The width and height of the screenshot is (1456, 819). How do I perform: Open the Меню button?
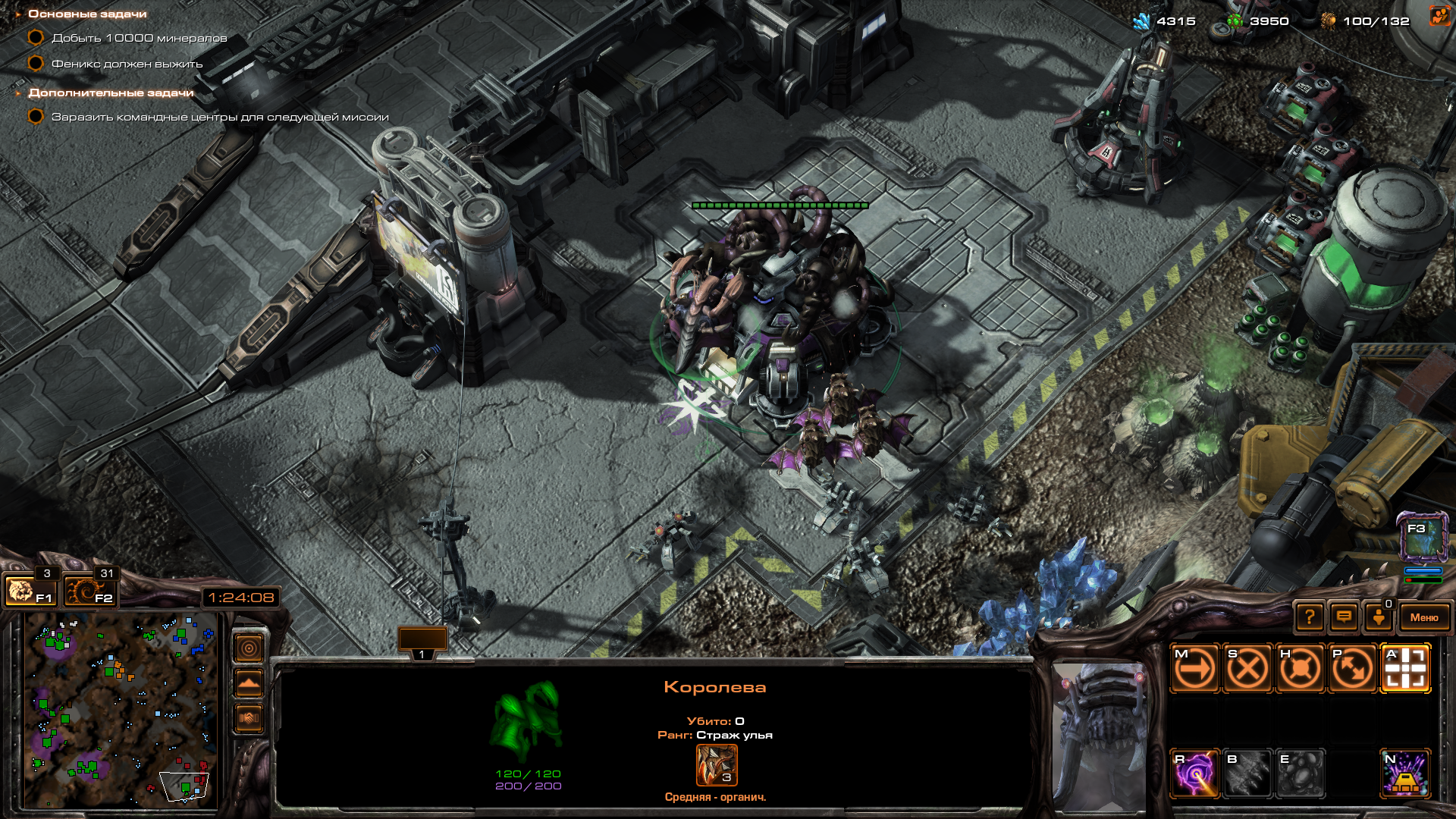click(x=1423, y=617)
